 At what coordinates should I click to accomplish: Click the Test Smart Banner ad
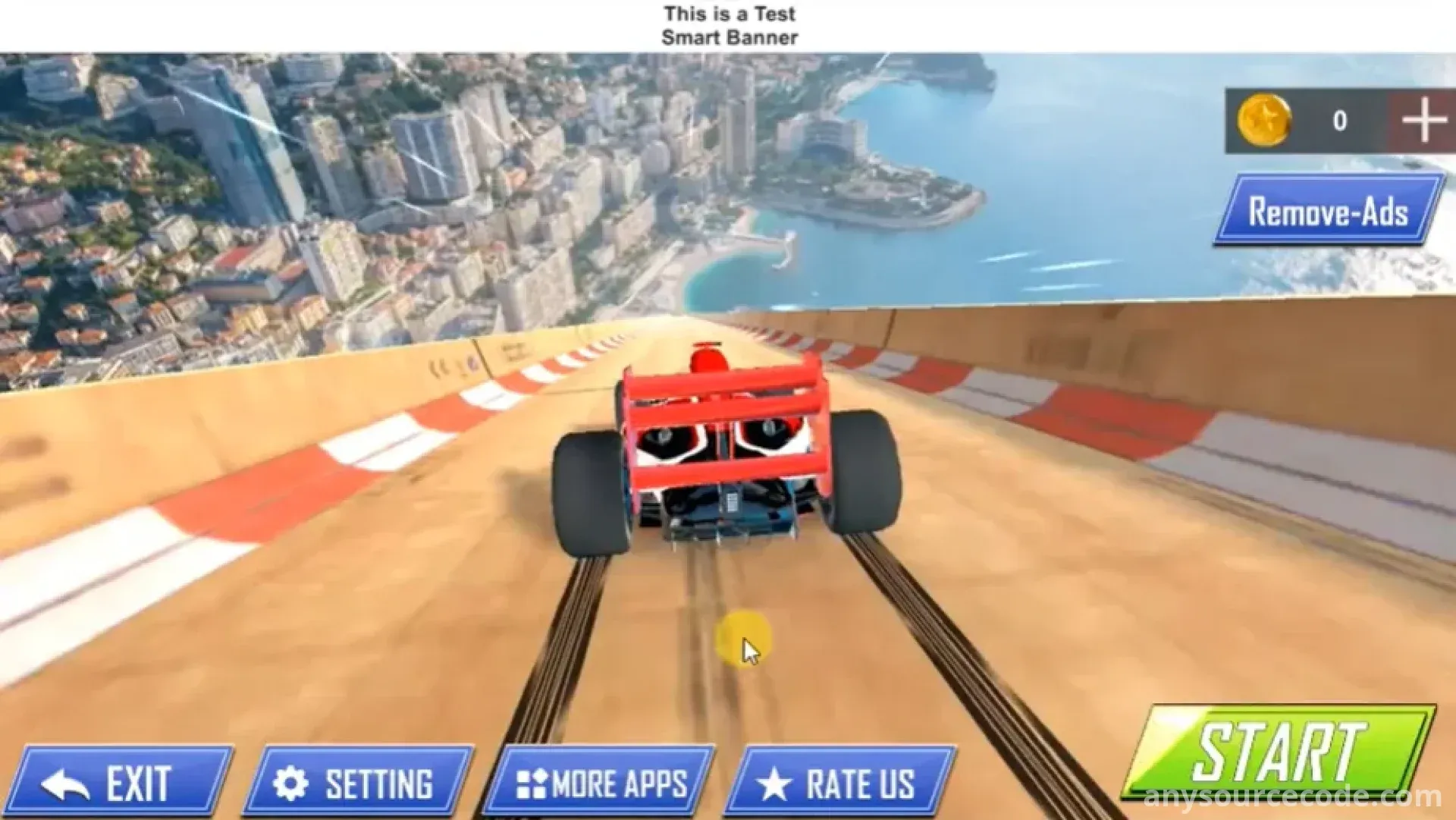point(728,26)
